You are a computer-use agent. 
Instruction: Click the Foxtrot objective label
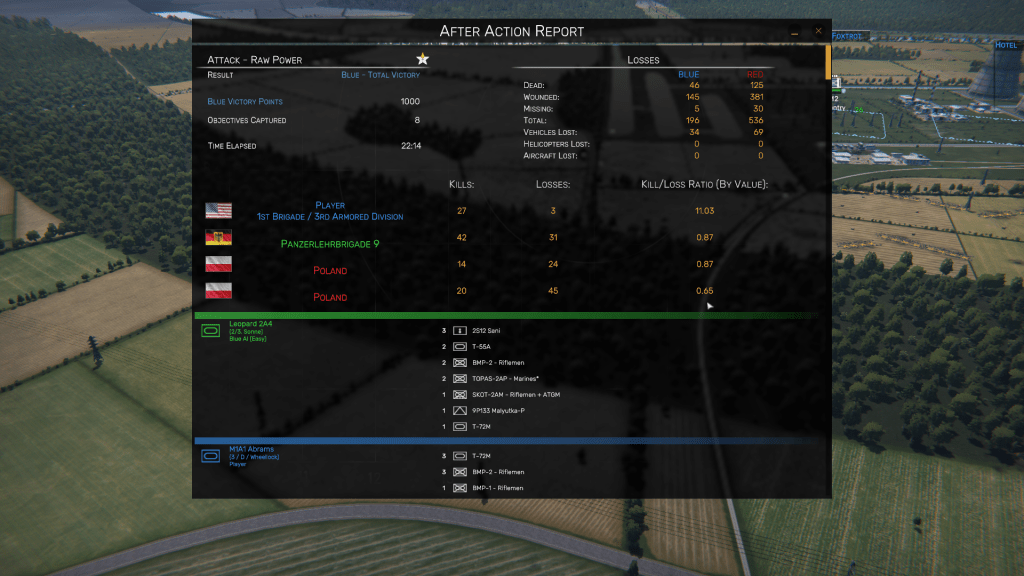[x=846, y=36]
